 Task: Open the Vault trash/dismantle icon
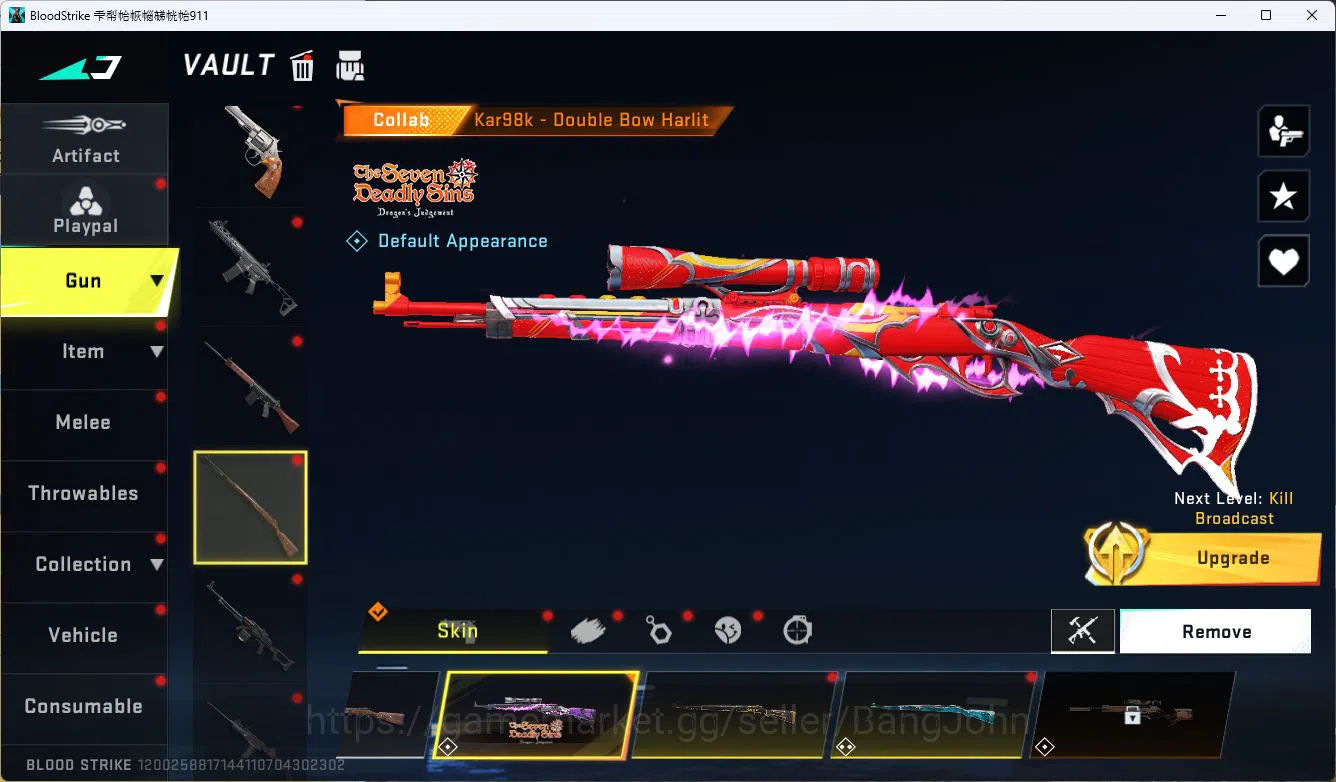(301, 66)
